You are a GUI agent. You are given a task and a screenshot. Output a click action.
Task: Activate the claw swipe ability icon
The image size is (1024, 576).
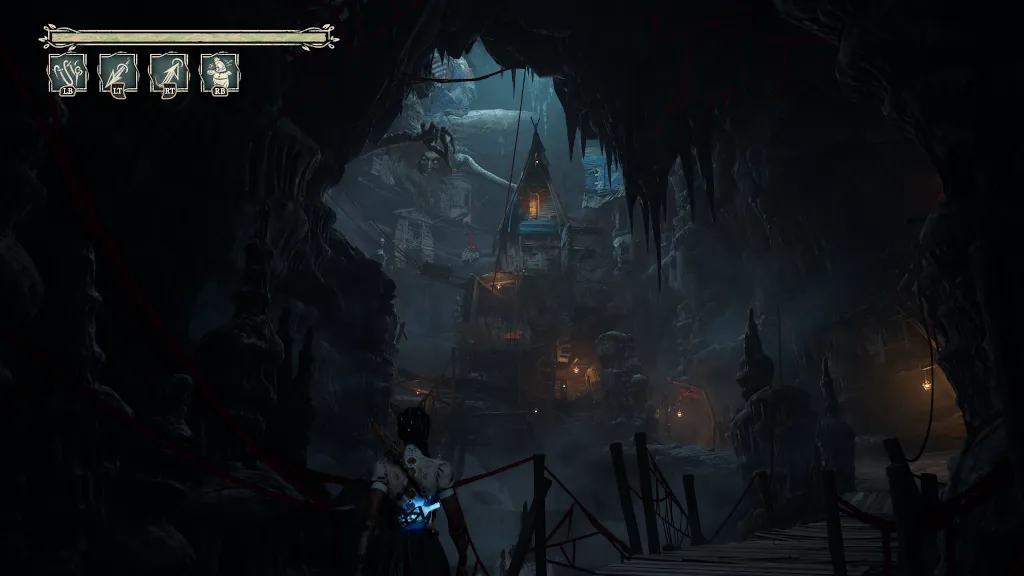(68, 73)
